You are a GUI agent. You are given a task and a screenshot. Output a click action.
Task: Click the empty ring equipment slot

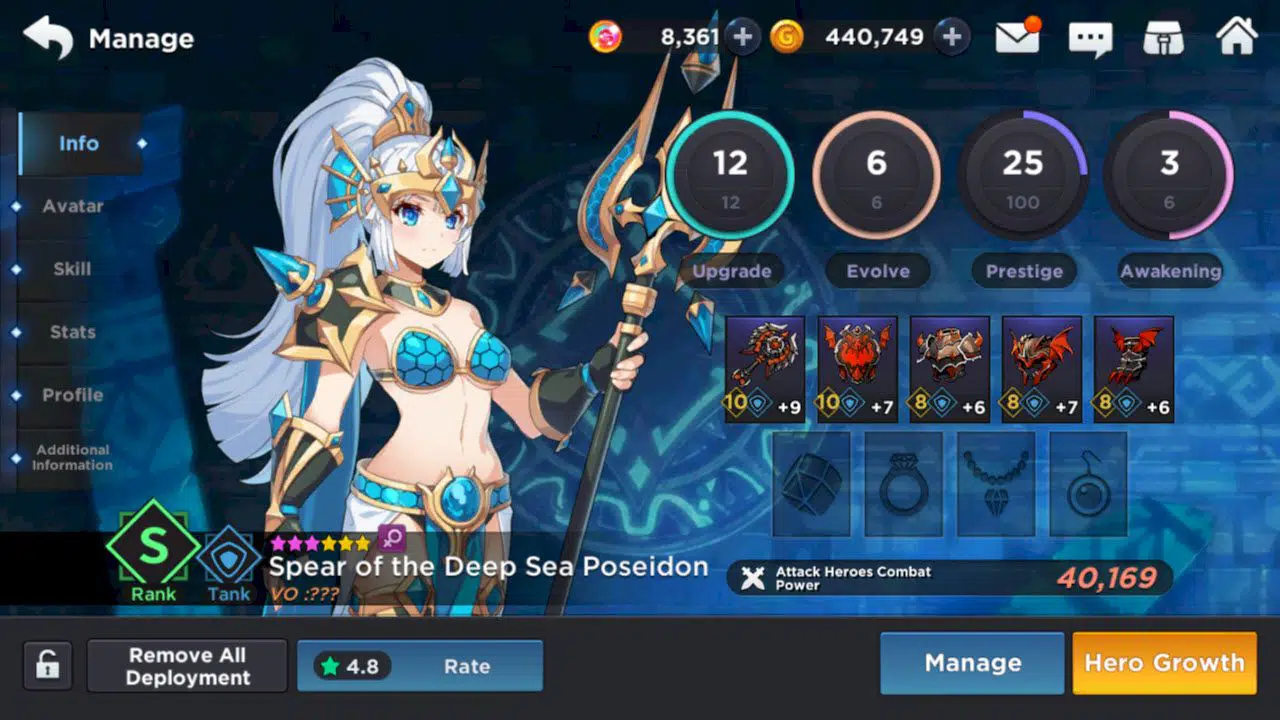[904, 484]
